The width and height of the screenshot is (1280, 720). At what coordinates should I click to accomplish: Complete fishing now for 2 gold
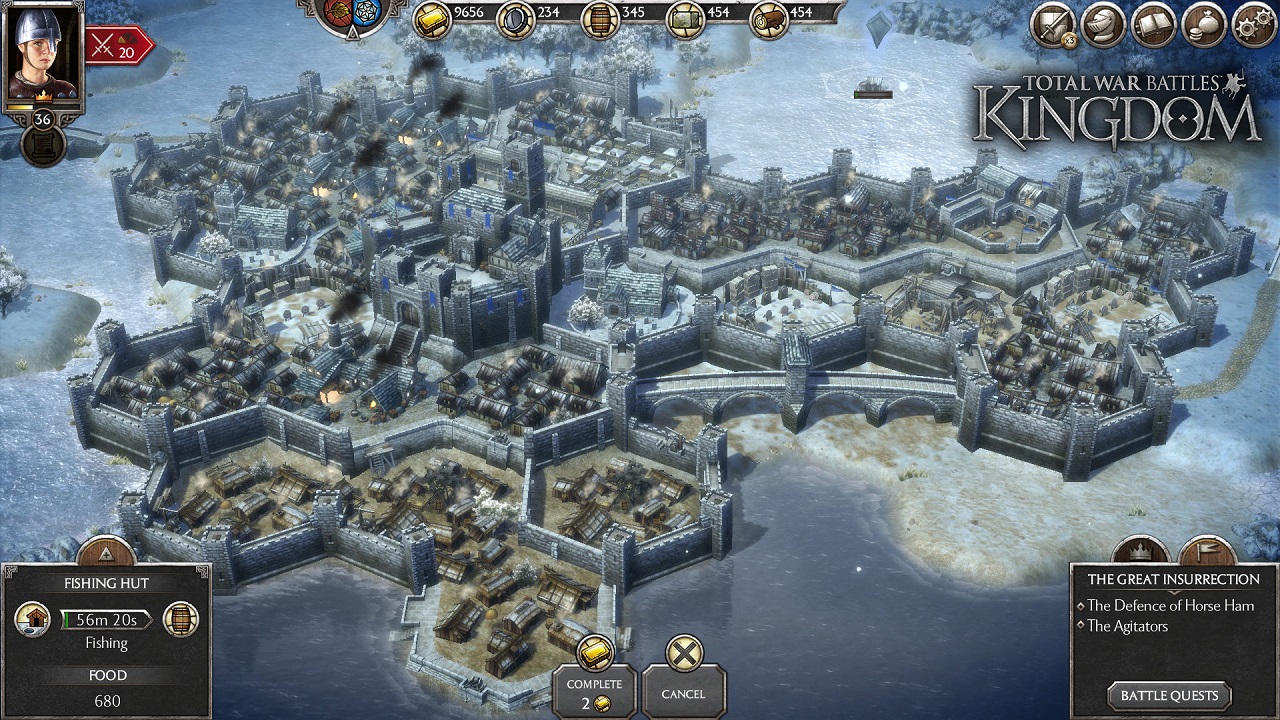(594, 680)
